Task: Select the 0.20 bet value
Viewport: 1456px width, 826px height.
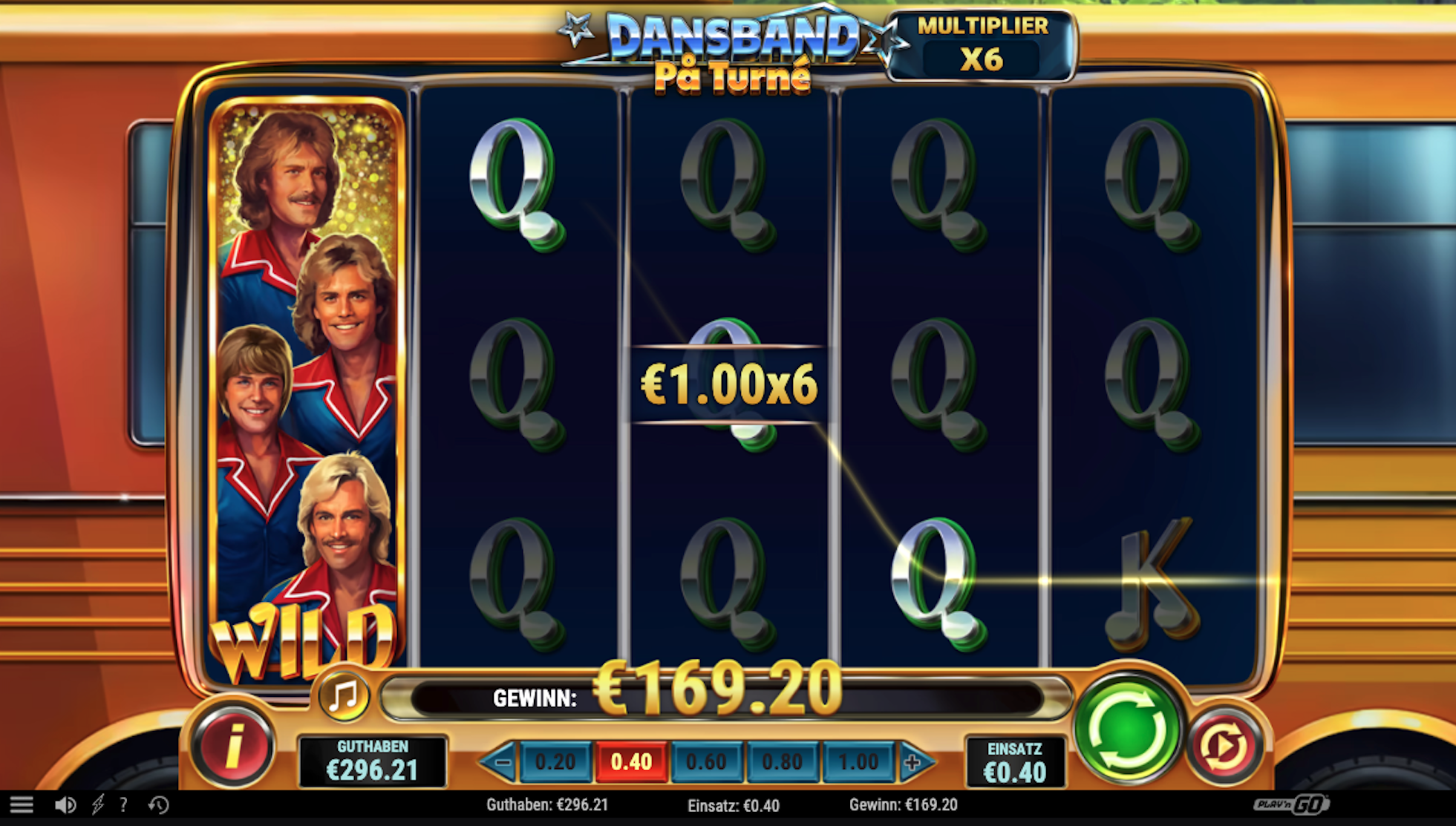Action: point(555,762)
